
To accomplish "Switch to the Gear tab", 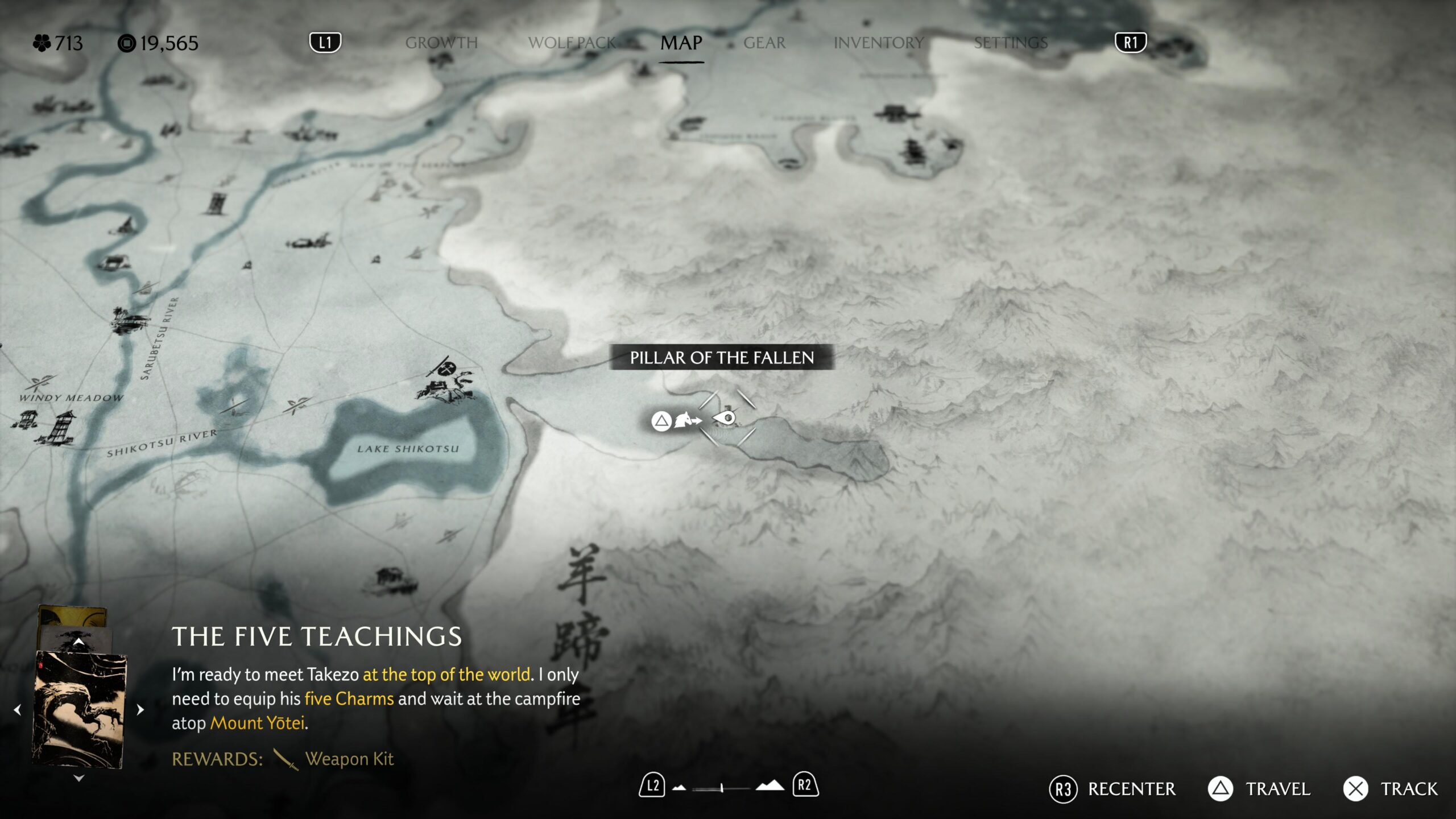I will (x=764, y=43).
